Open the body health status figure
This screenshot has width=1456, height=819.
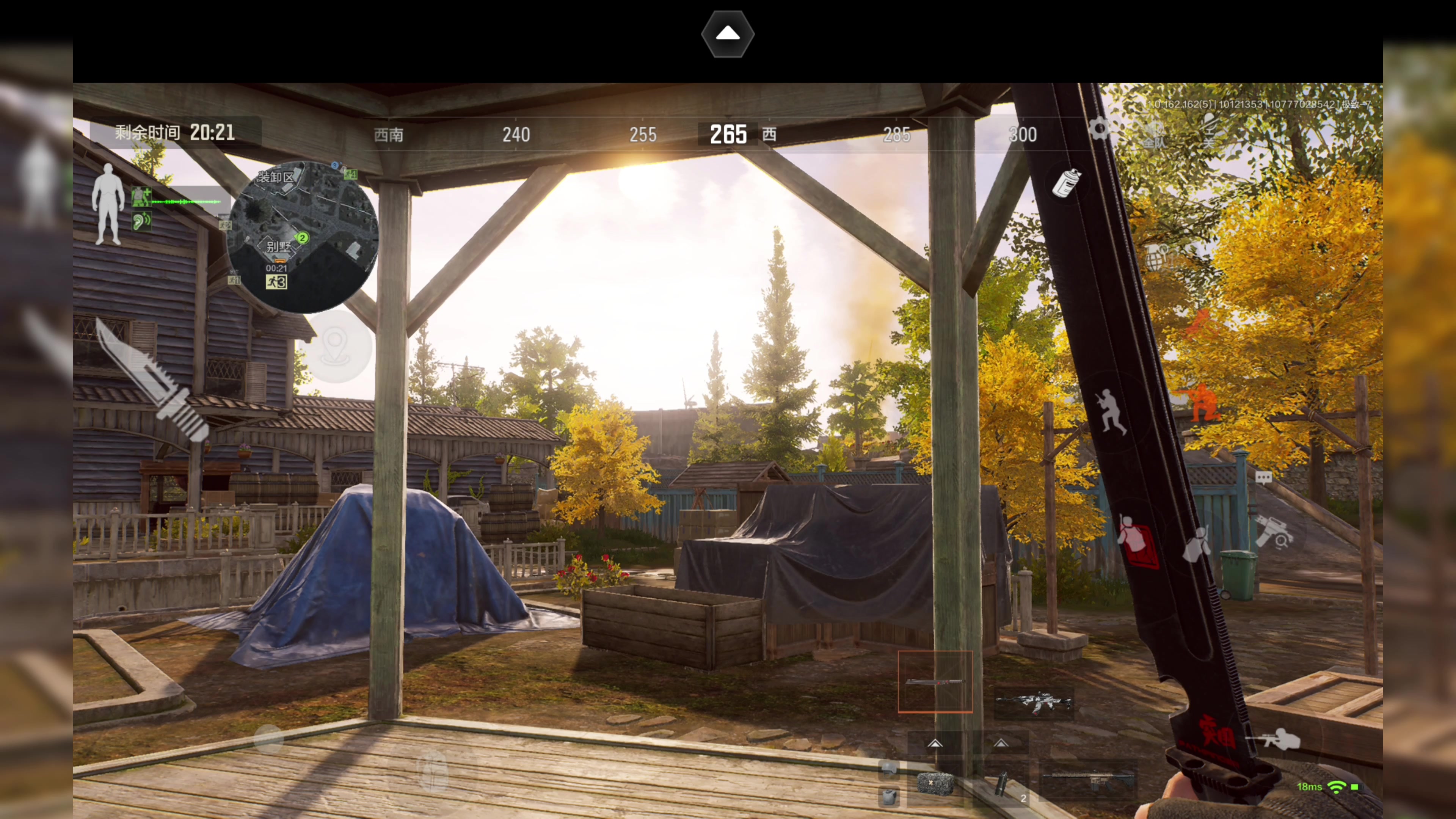tap(108, 204)
